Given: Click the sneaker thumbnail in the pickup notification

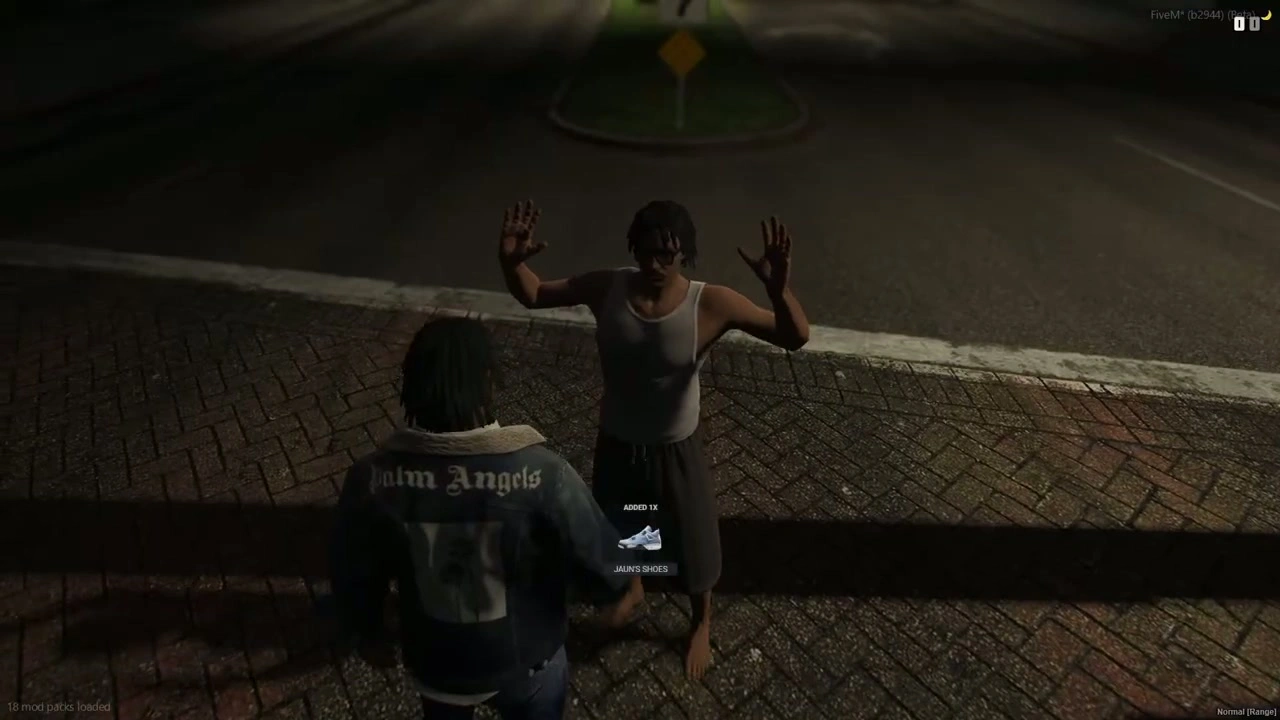Looking at the screenshot, I should click(x=640, y=540).
